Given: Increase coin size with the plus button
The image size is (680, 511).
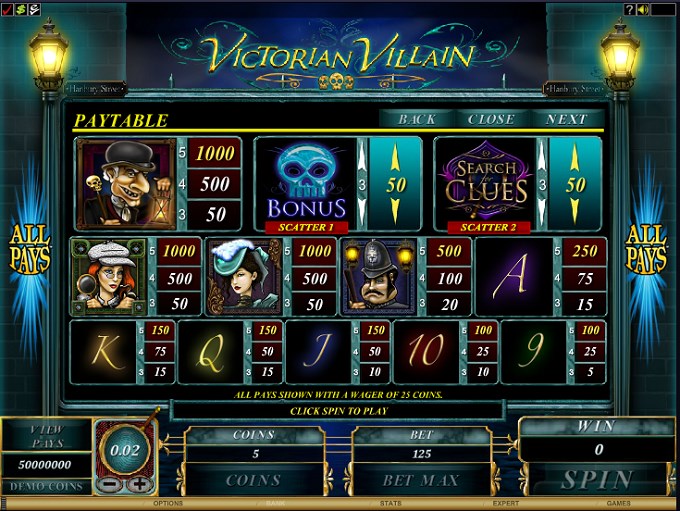Looking at the screenshot, I should click(x=138, y=483).
